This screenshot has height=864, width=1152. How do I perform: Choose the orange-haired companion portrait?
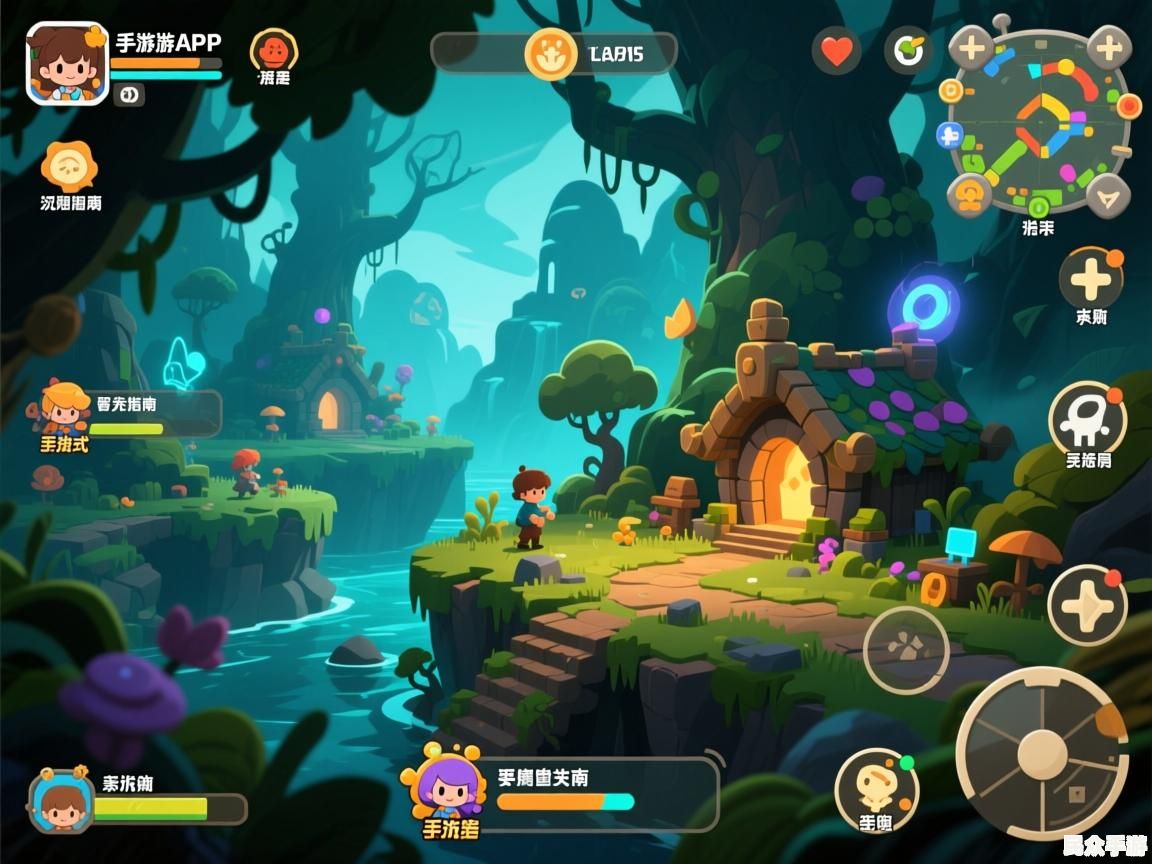(66, 406)
